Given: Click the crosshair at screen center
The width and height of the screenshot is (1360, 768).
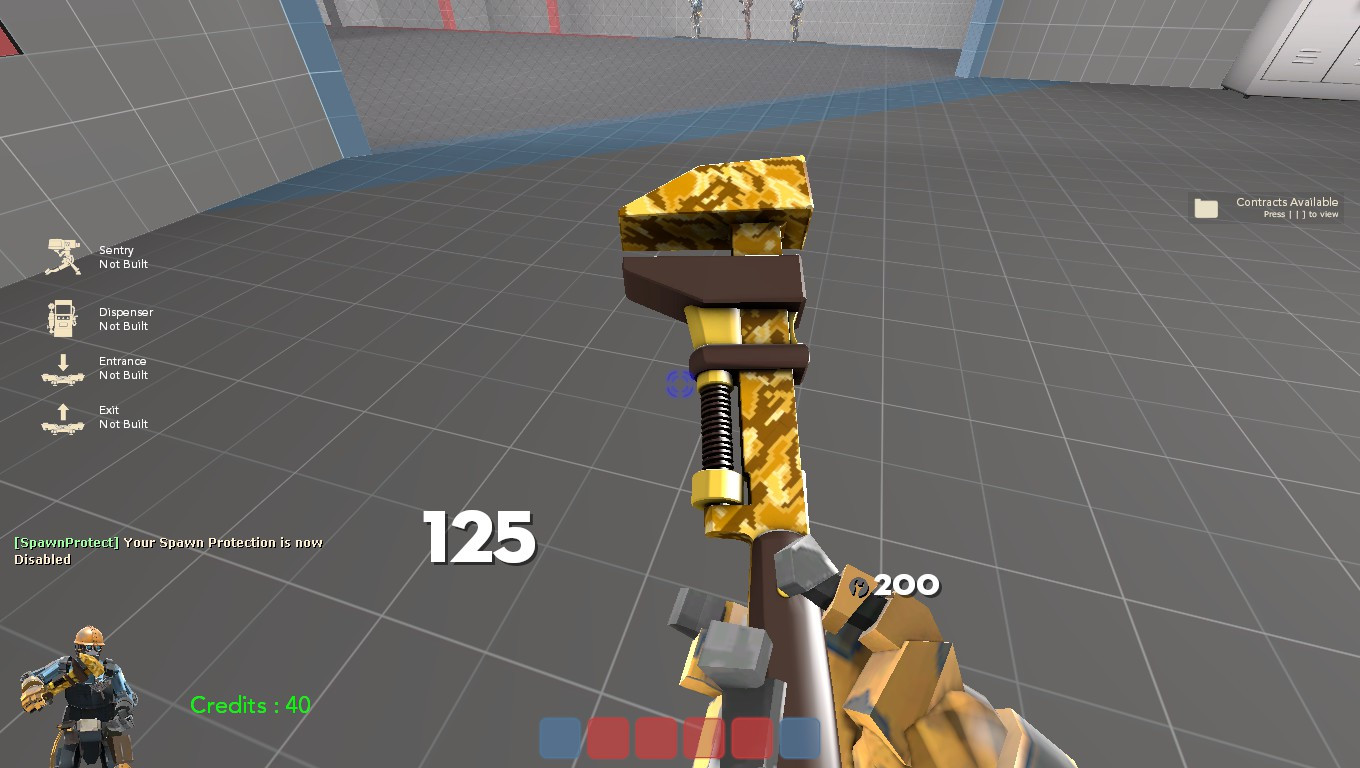Looking at the screenshot, I should click(680, 384).
